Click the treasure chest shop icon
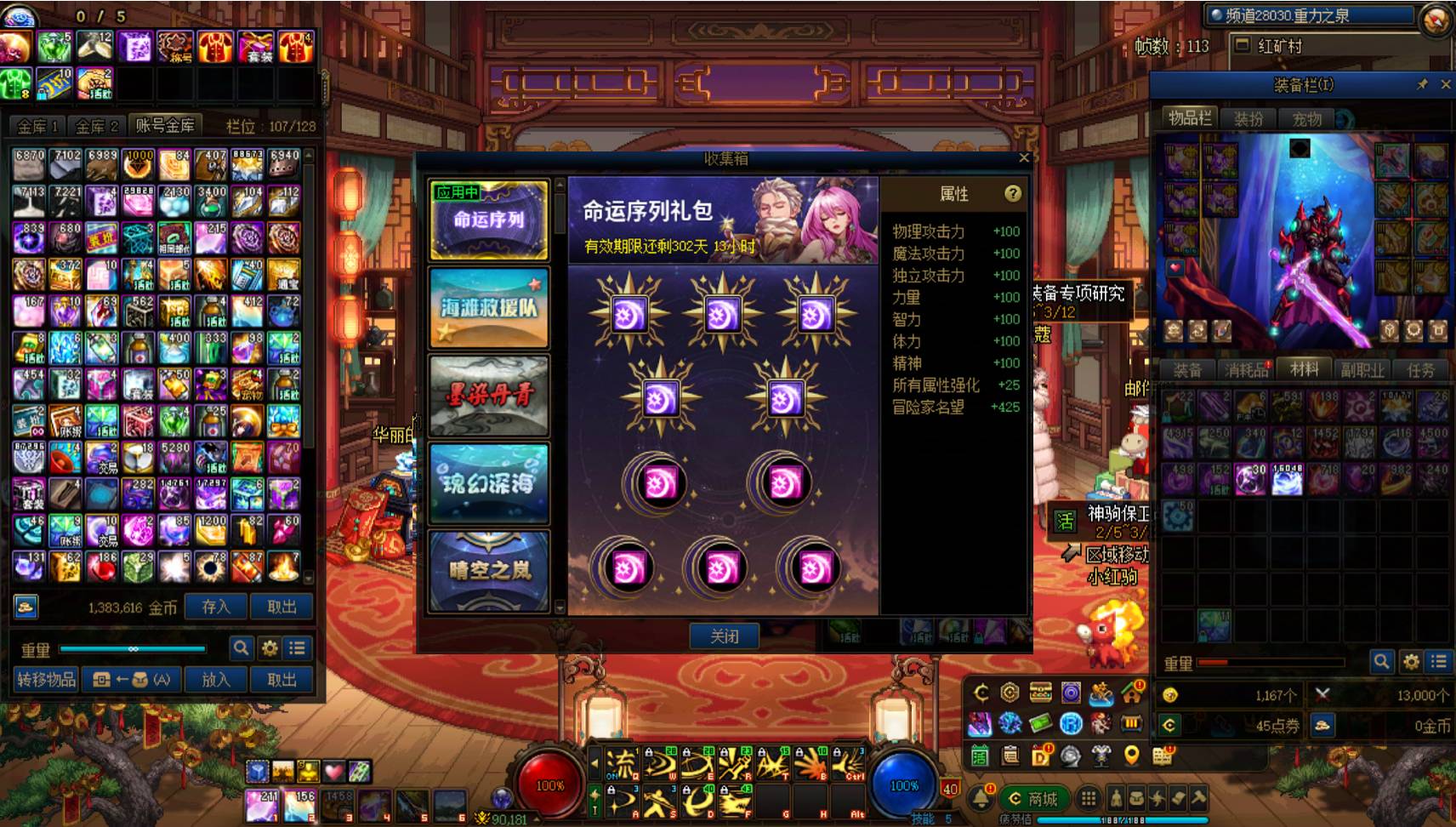The image size is (1456, 827). click(1040, 692)
